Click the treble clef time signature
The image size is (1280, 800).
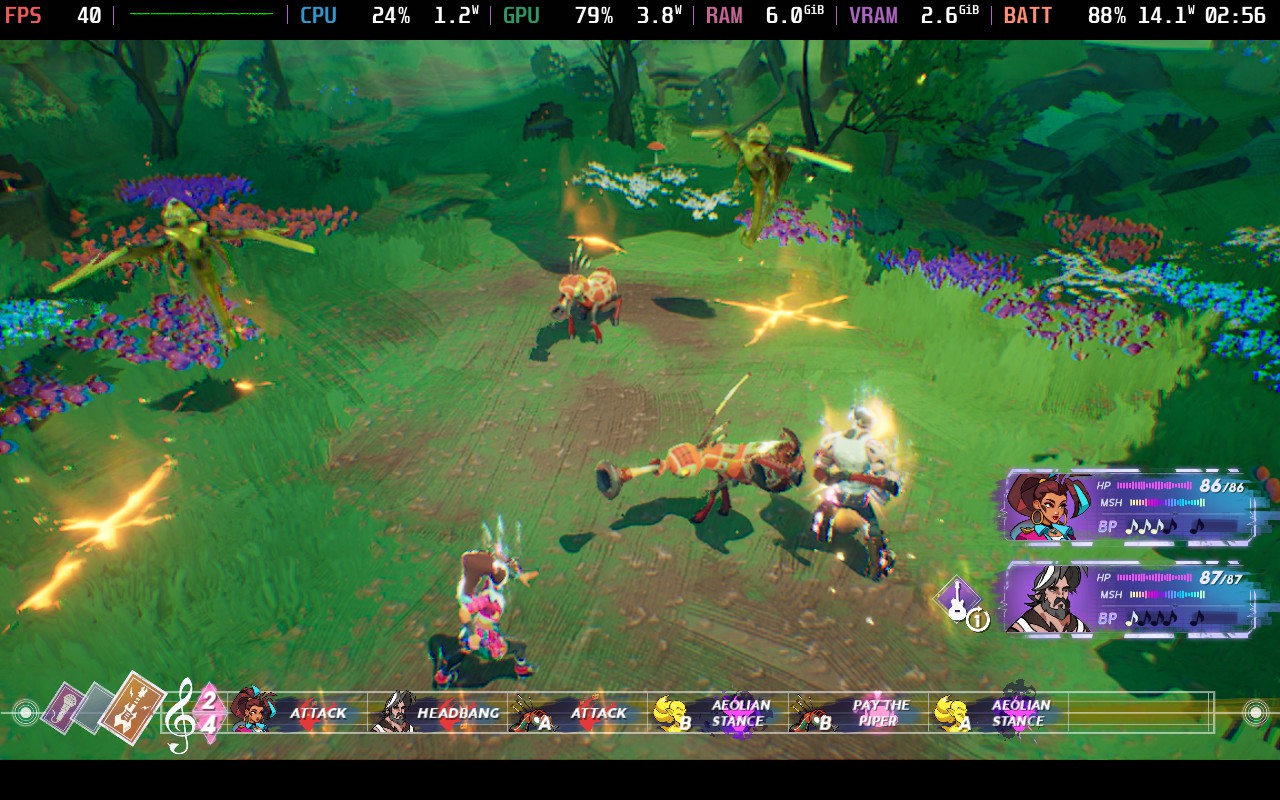point(194,714)
